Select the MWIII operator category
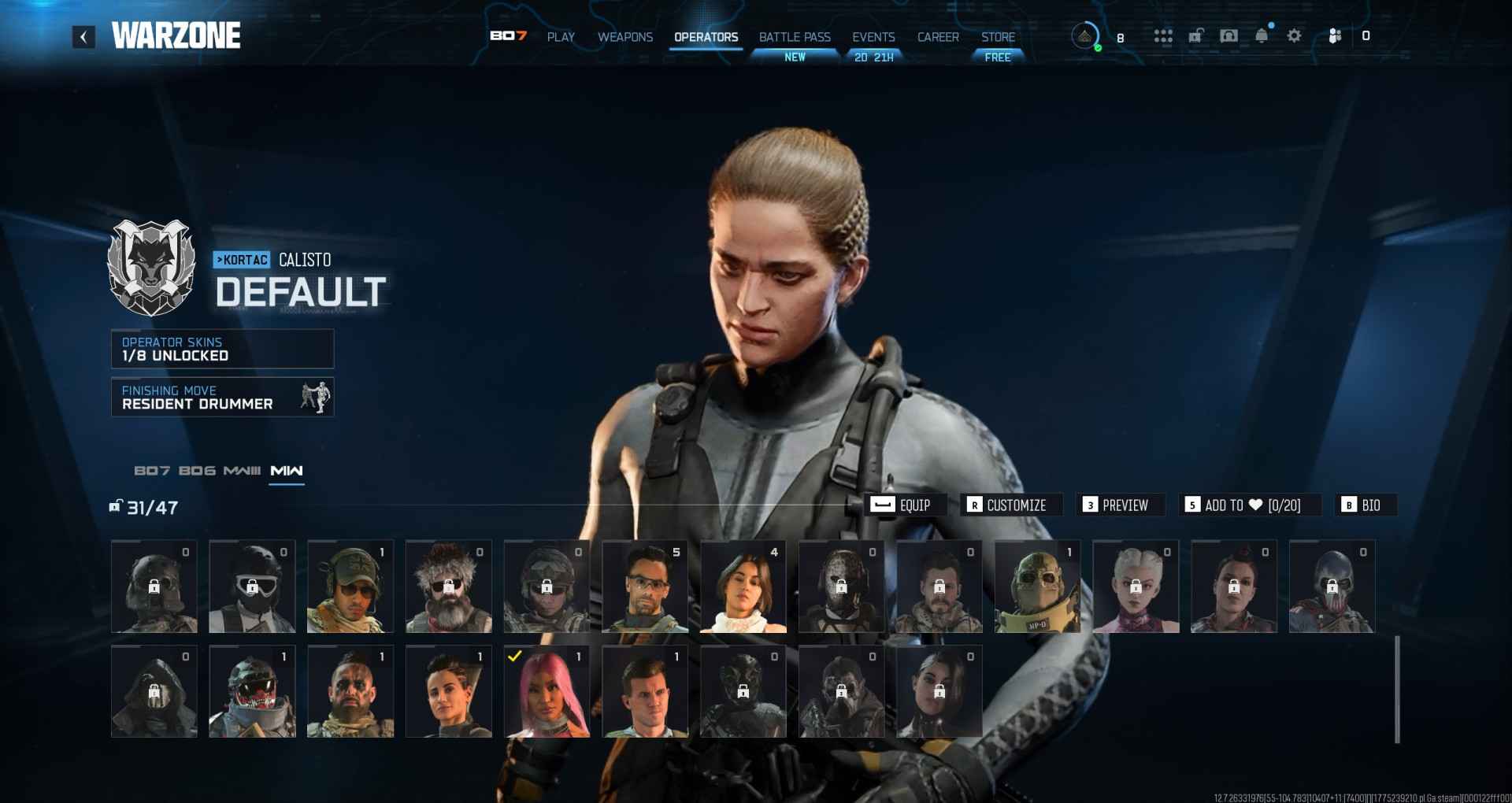The height and width of the screenshot is (803, 1512). pos(242,471)
